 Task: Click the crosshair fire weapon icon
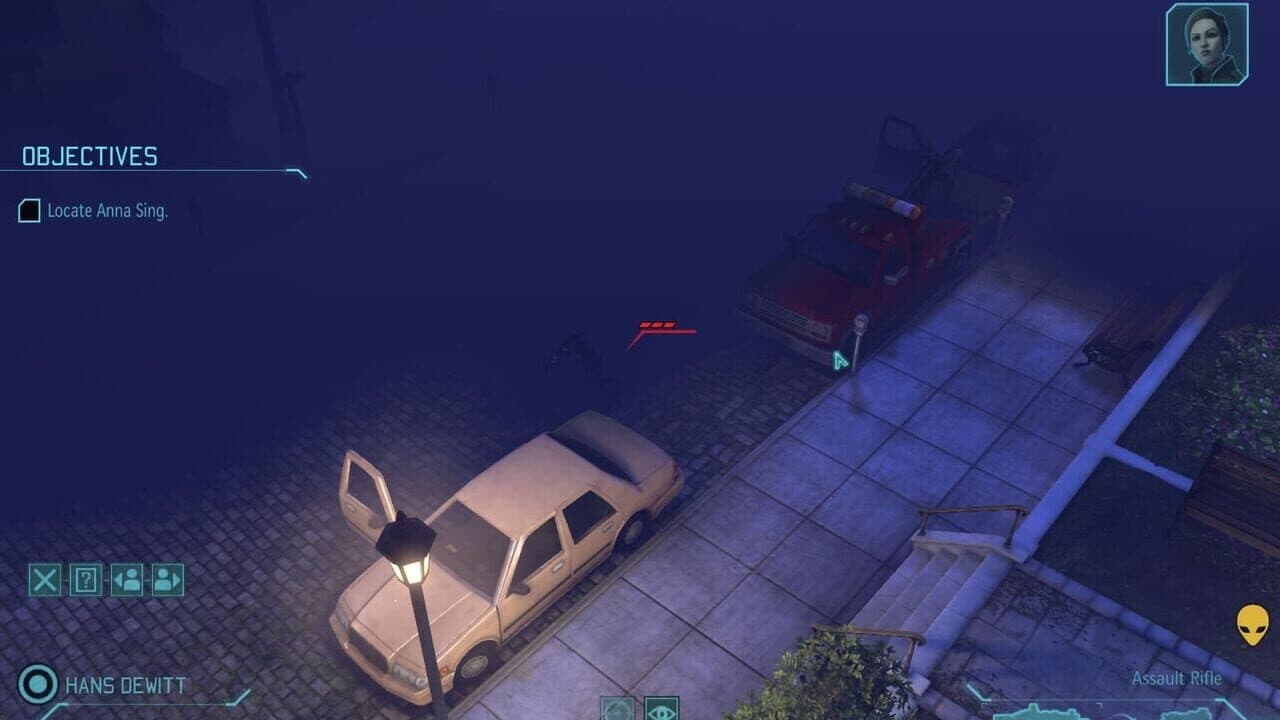pos(617,710)
